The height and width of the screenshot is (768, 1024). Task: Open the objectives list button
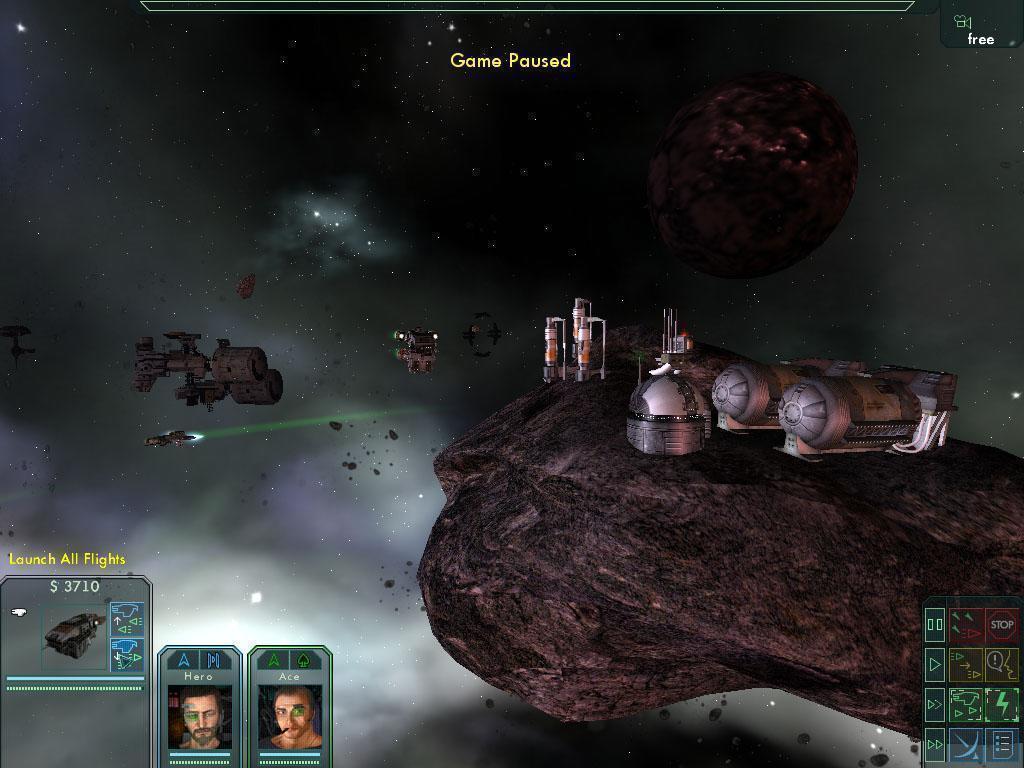point(1002,744)
